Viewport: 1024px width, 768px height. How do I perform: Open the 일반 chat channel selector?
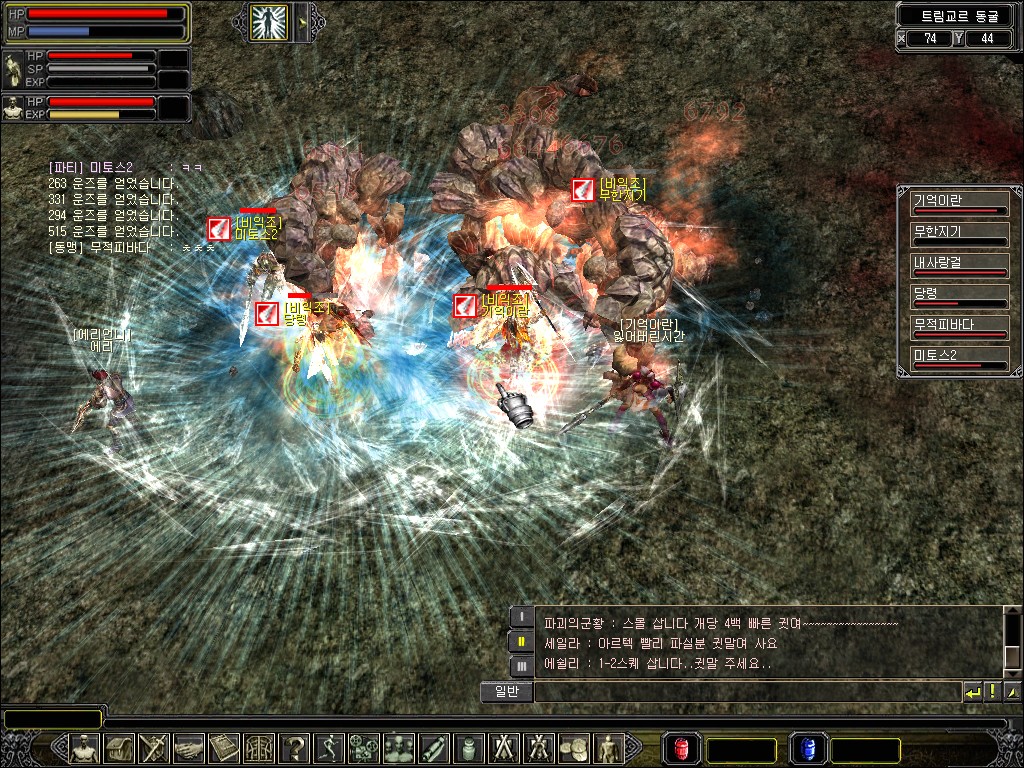[506, 691]
